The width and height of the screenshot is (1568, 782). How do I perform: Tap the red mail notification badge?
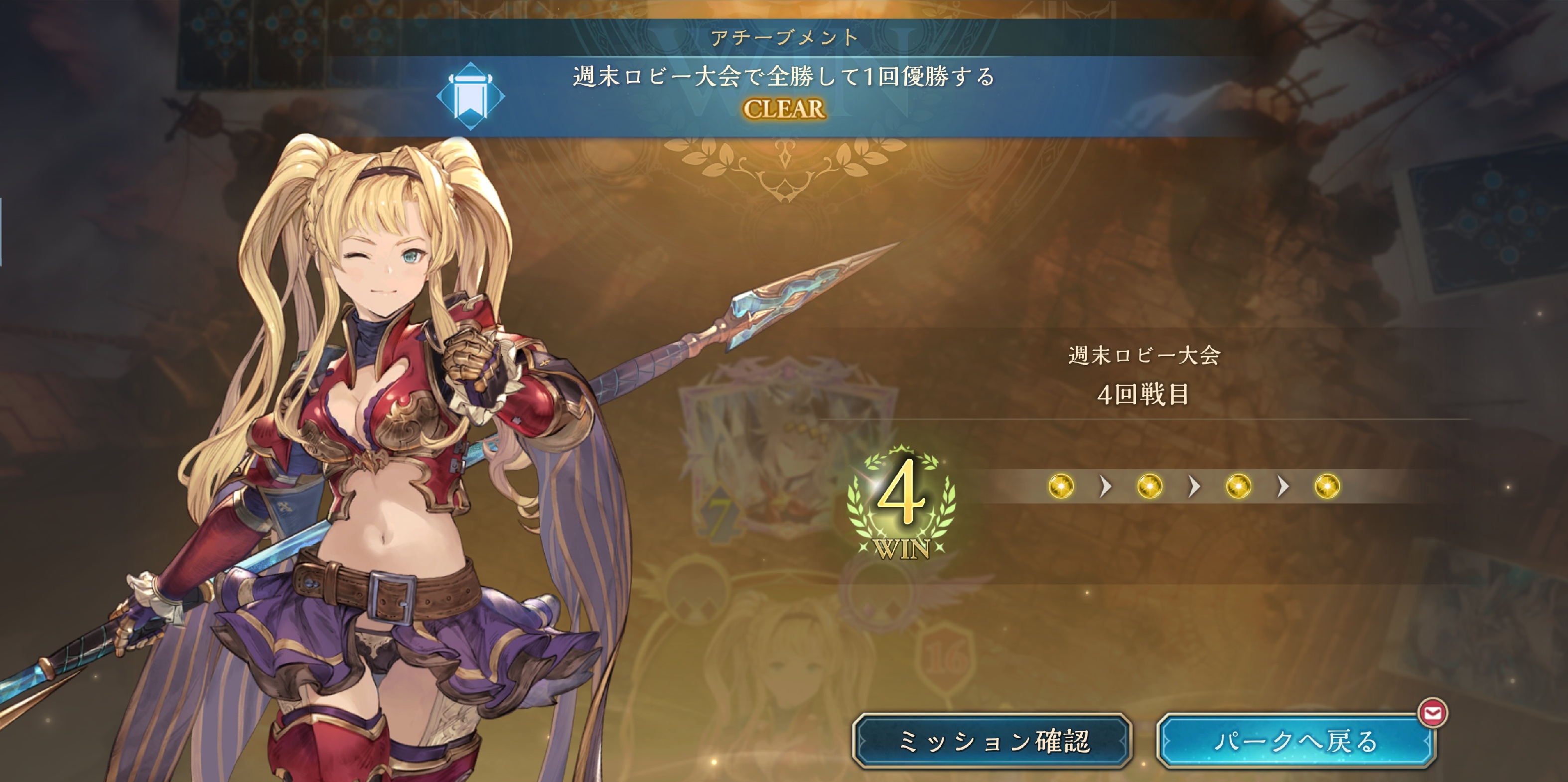click(1432, 712)
